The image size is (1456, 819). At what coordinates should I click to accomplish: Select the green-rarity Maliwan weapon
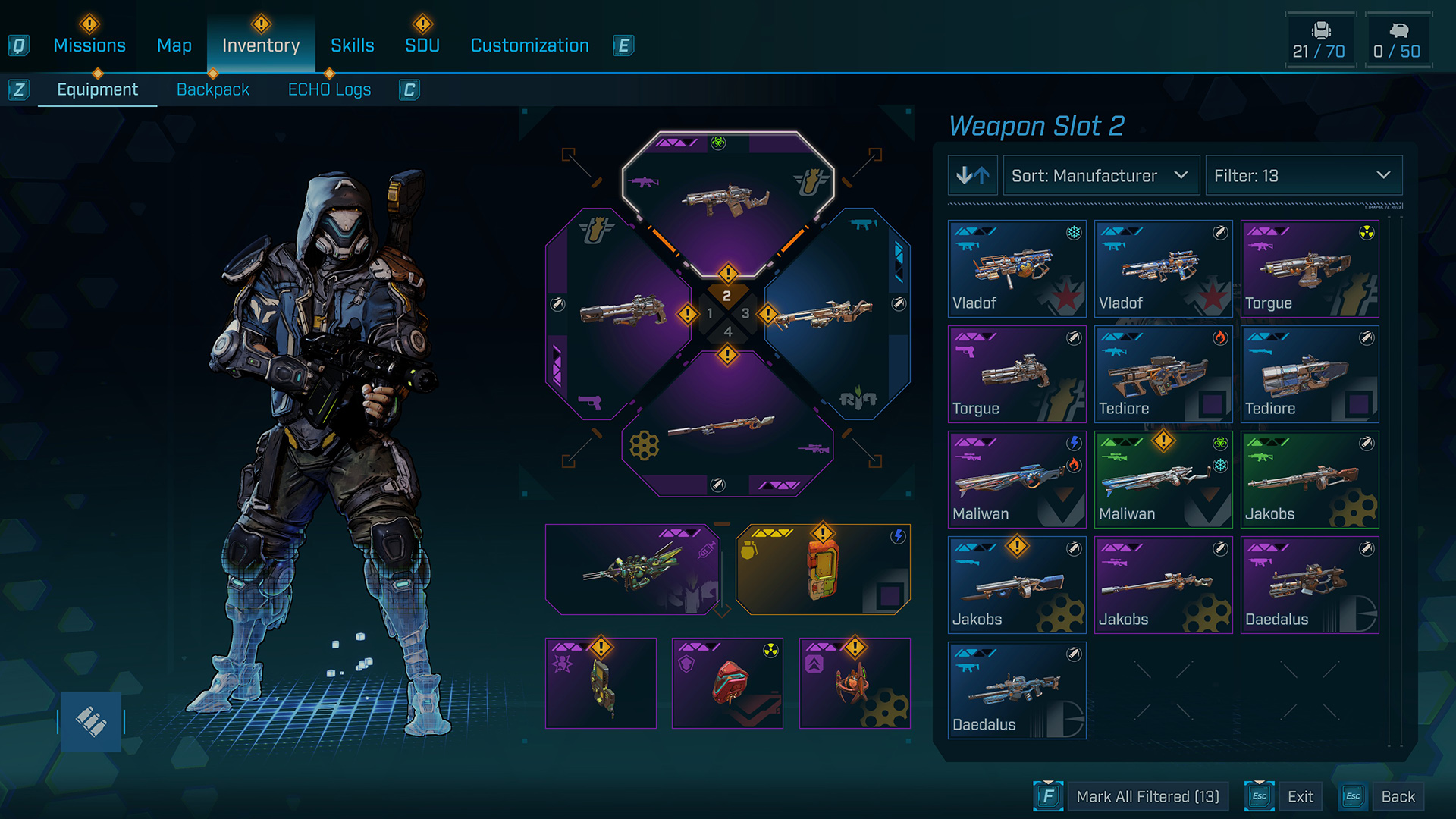tap(1163, 479)
